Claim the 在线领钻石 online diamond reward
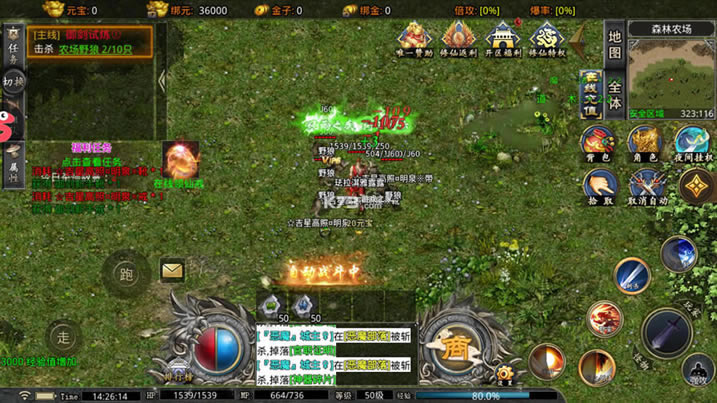The height and width of the screenshot is (403, 717). tap(181, 164)
